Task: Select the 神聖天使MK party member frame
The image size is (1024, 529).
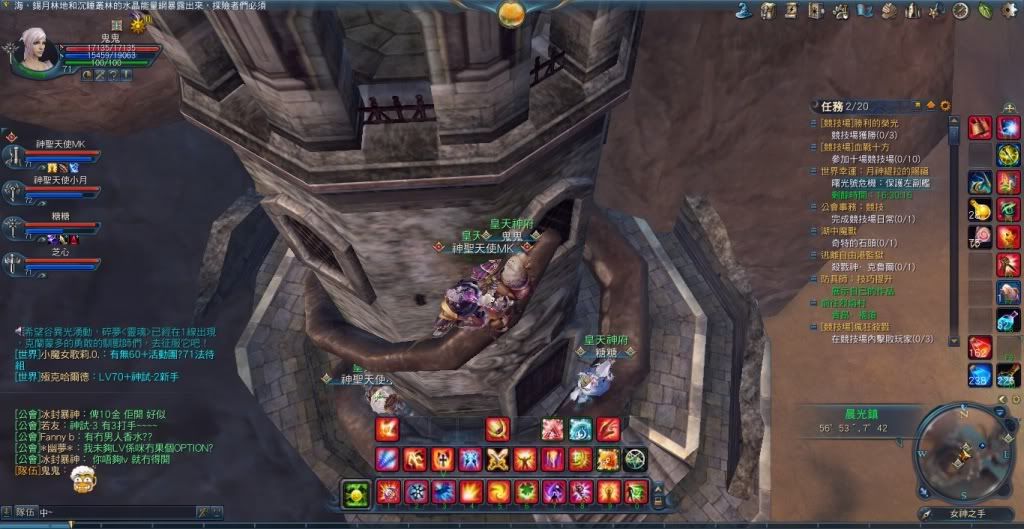Action: point(52,152)
